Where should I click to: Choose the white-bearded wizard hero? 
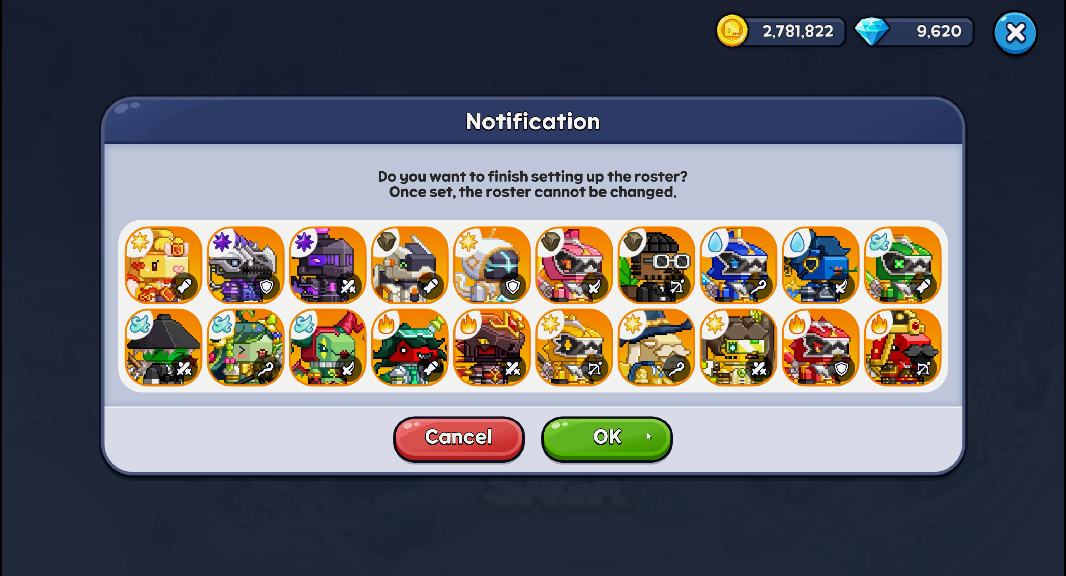[656, 347]
